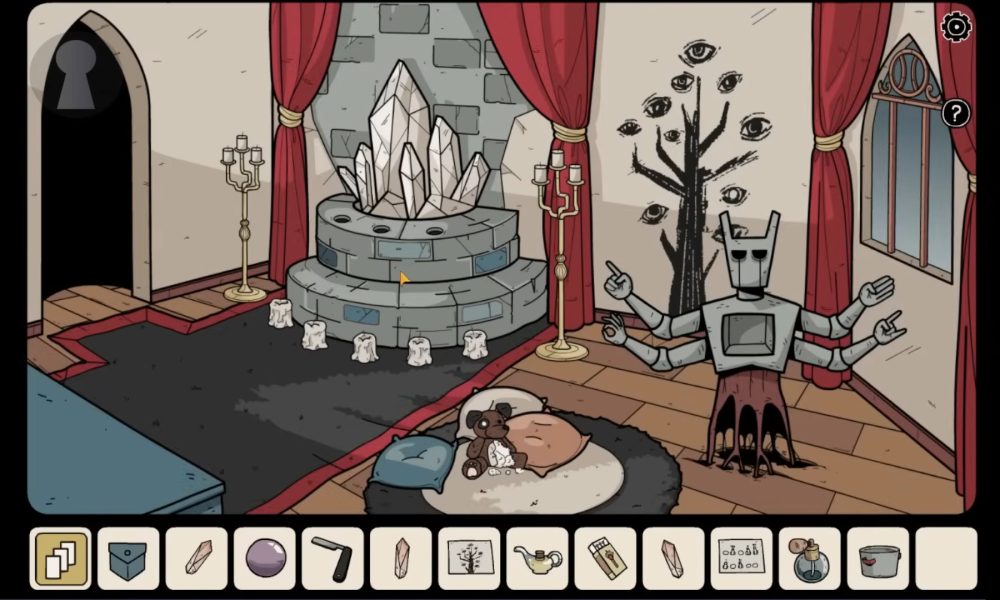Toggle the stacked pages inventory button
The image size is (1000, 600).
[61, 558]
